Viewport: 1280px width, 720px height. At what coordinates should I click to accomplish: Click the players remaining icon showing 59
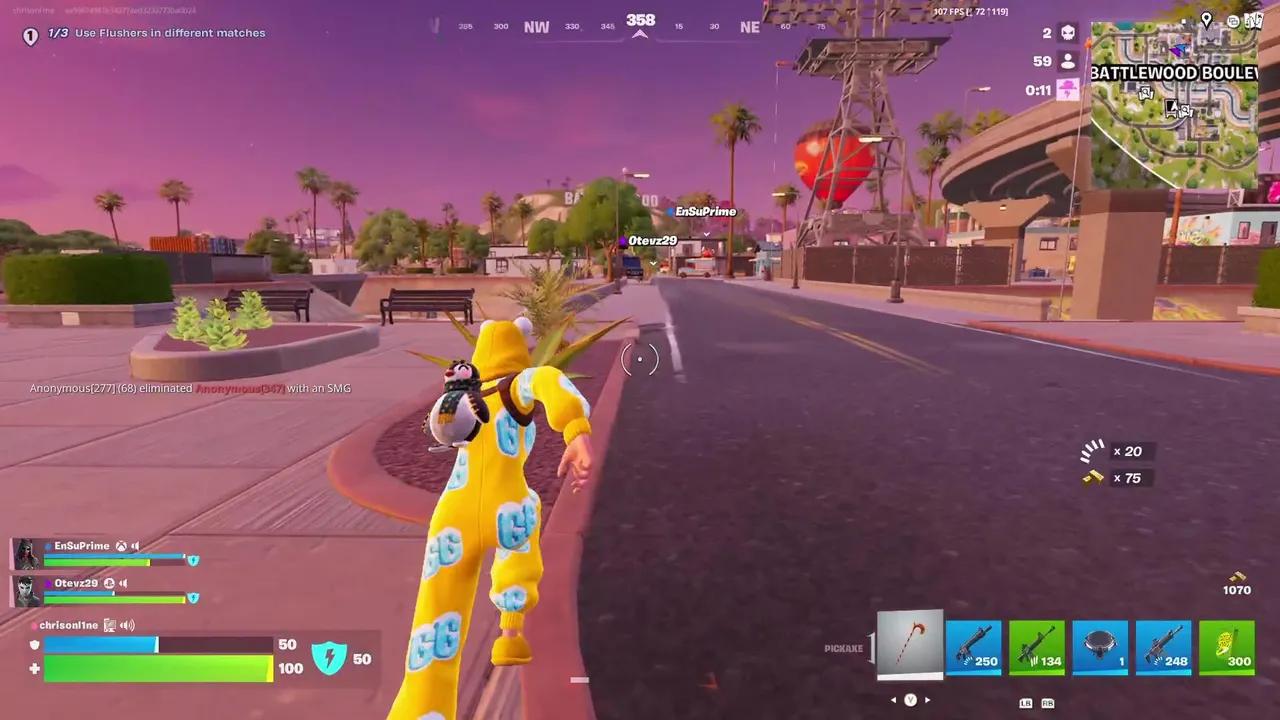tap(1067, 60)
